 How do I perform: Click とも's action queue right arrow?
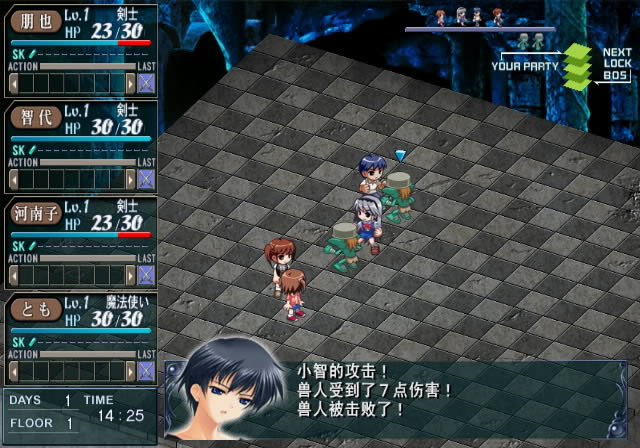pos(129,371)
